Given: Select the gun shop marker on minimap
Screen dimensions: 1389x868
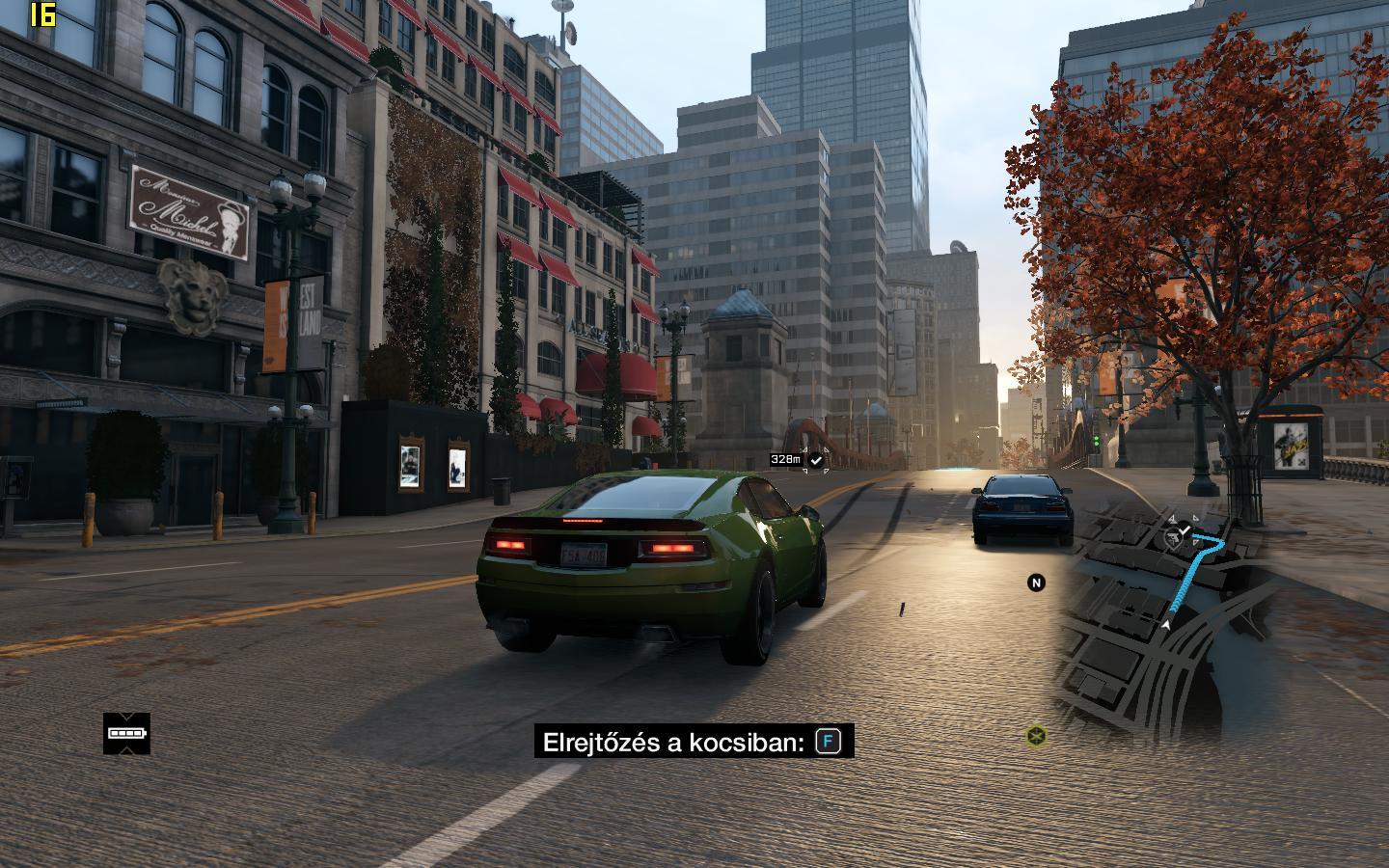Looking at the screenshot, I should 1173,538.
